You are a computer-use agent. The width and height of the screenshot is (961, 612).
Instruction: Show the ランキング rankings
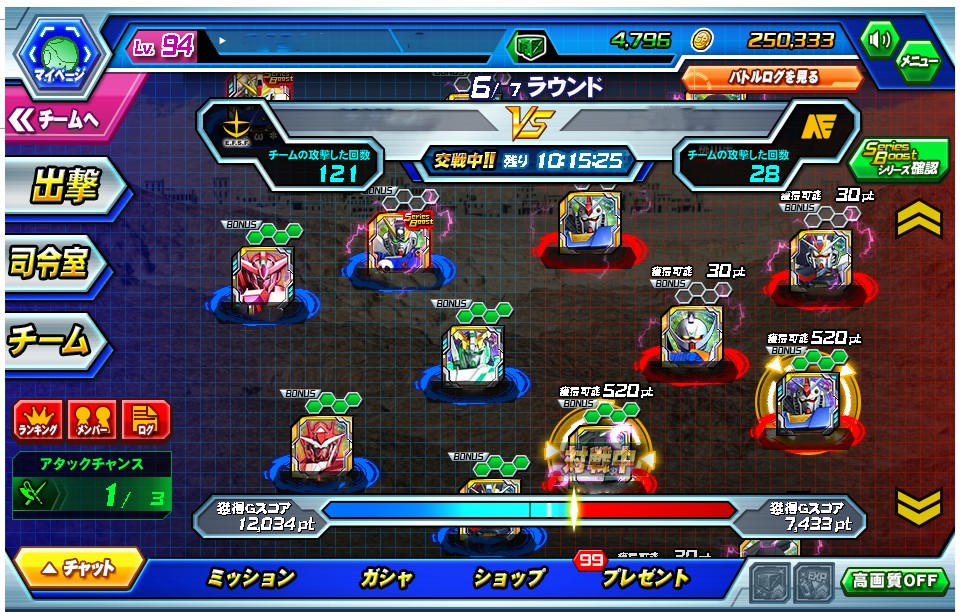(x=38, y=420)
